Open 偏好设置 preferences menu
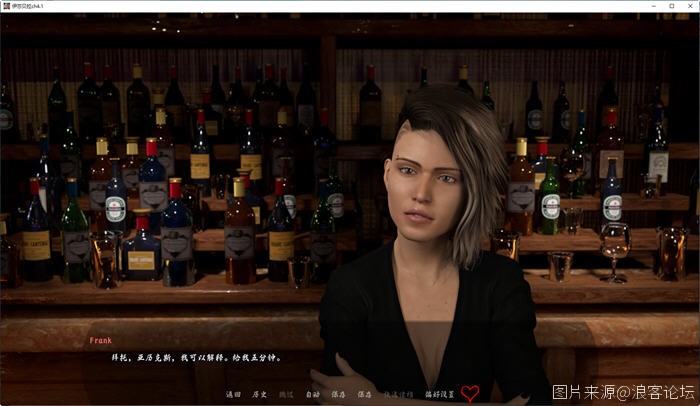This screenshot has height=406, width=700. (439, 394)
